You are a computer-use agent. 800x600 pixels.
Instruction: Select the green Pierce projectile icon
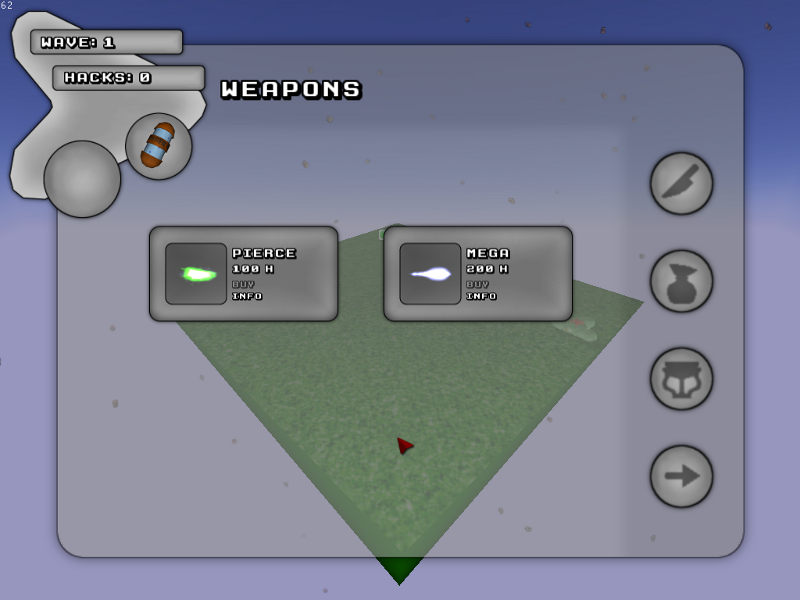click(x=196, y=274)
